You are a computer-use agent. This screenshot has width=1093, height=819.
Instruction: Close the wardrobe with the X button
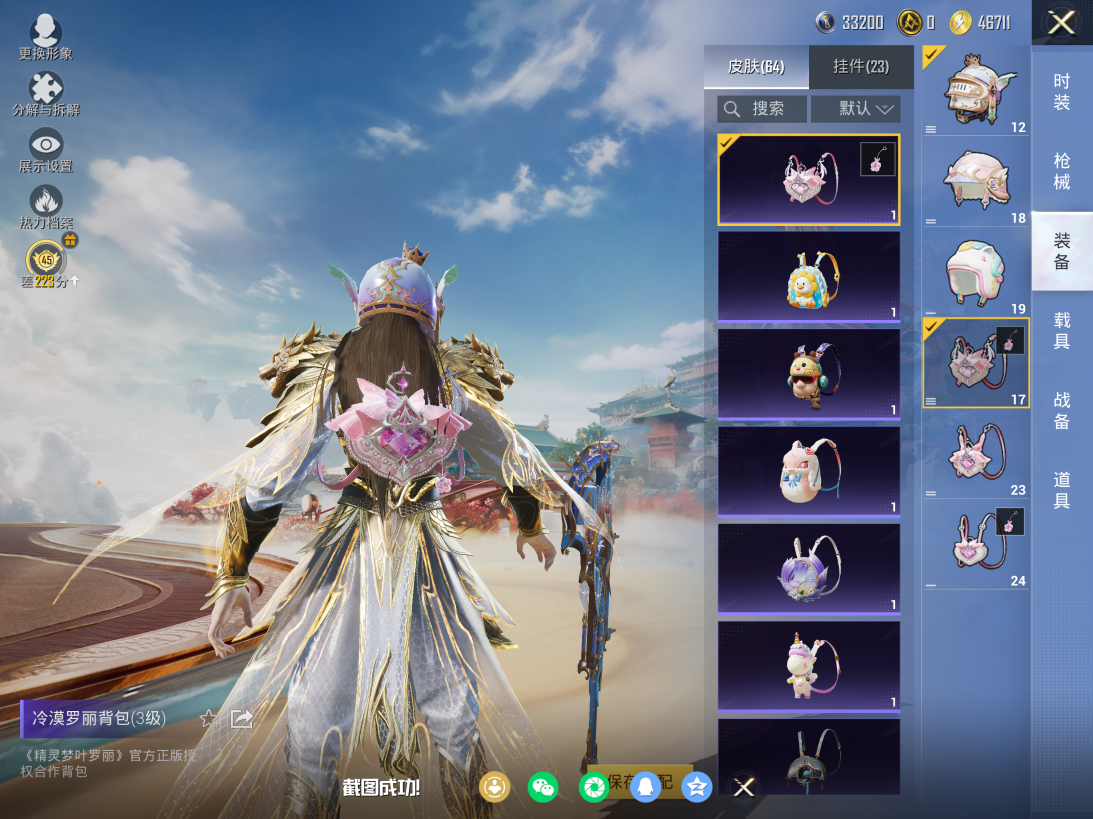coord(1061,23)
